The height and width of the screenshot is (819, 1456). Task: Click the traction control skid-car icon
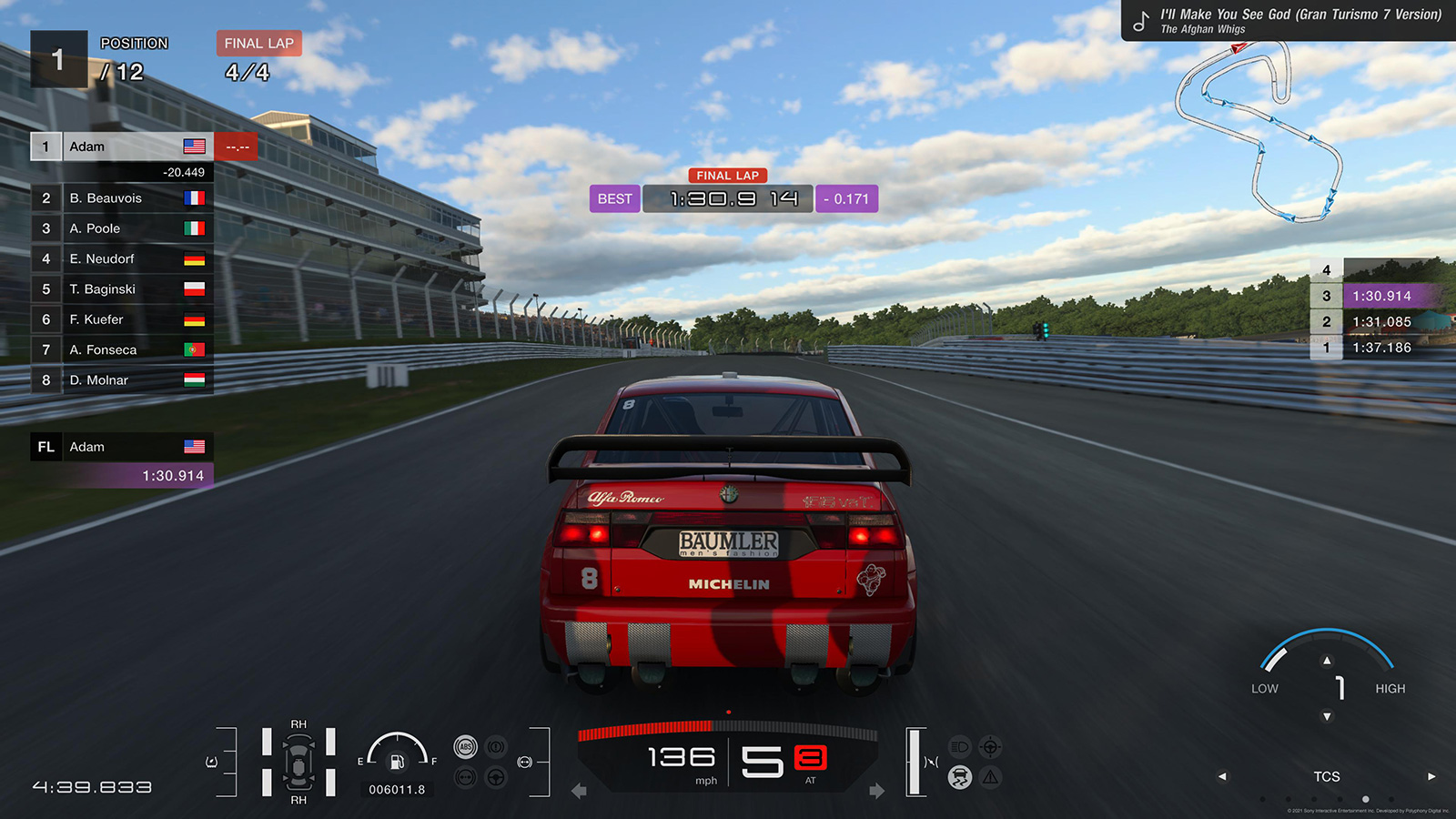960,777
